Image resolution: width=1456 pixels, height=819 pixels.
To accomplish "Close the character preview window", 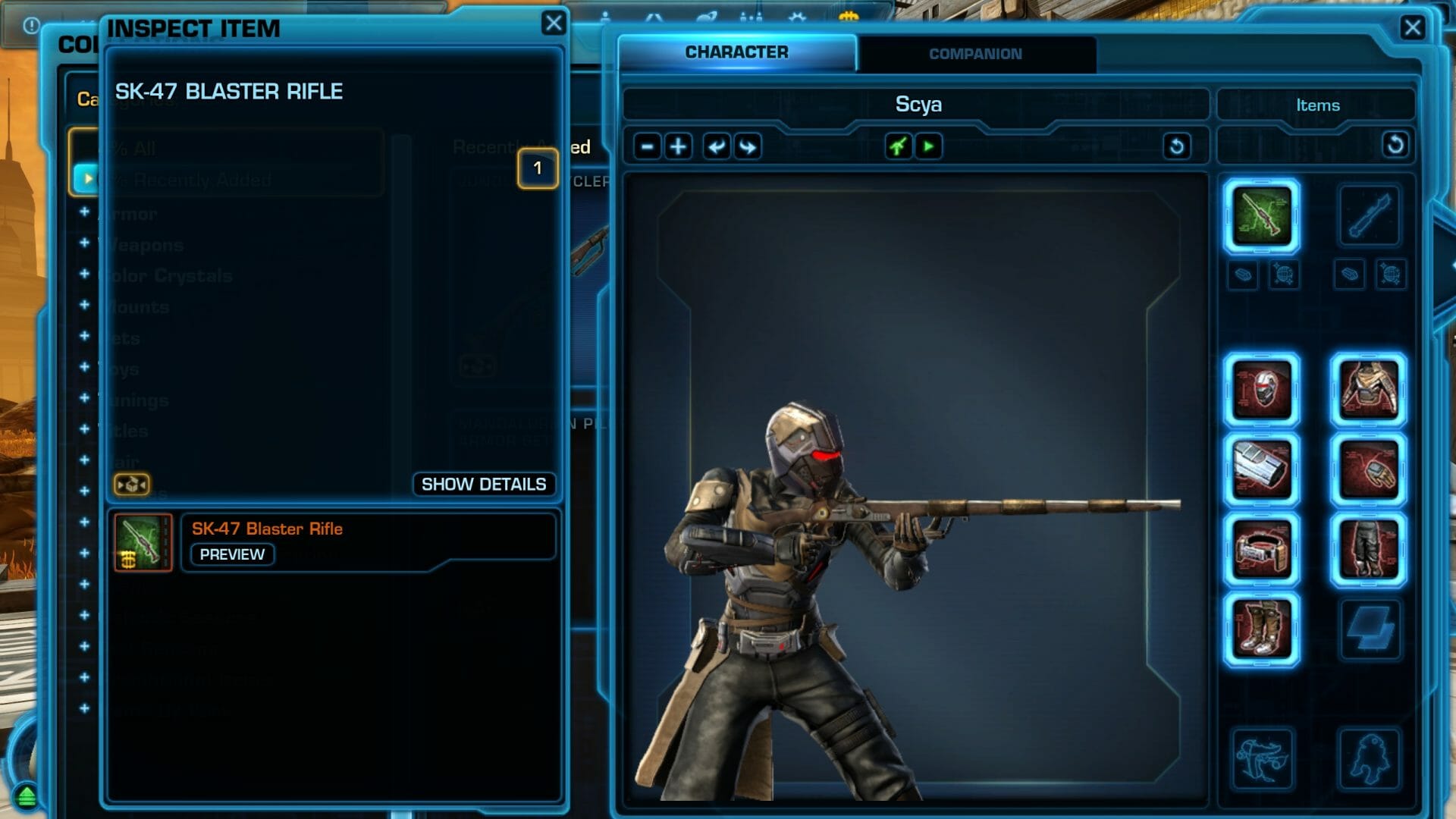I will pos(1412,28).
